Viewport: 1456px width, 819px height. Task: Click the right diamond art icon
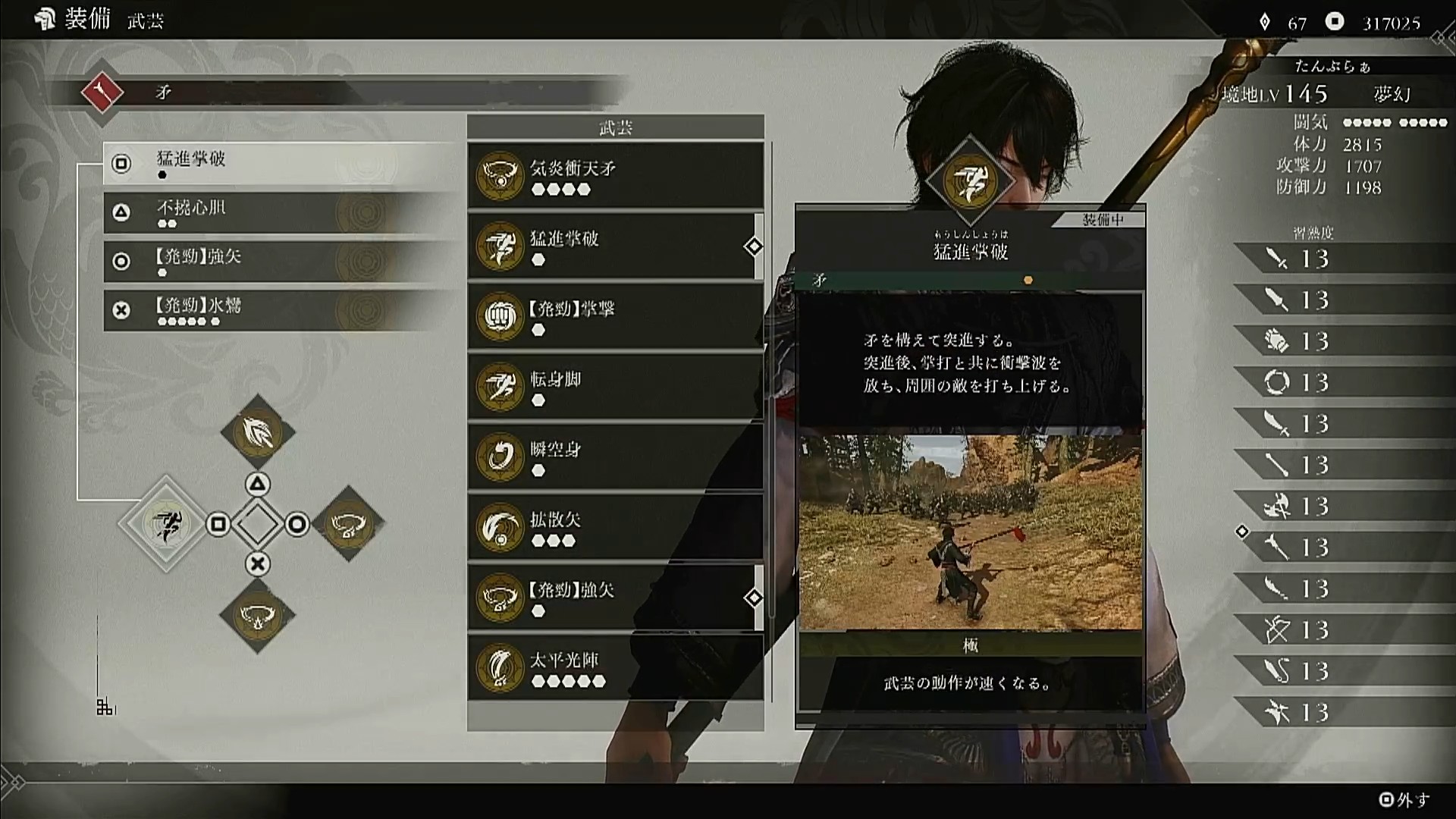(348, 524)
